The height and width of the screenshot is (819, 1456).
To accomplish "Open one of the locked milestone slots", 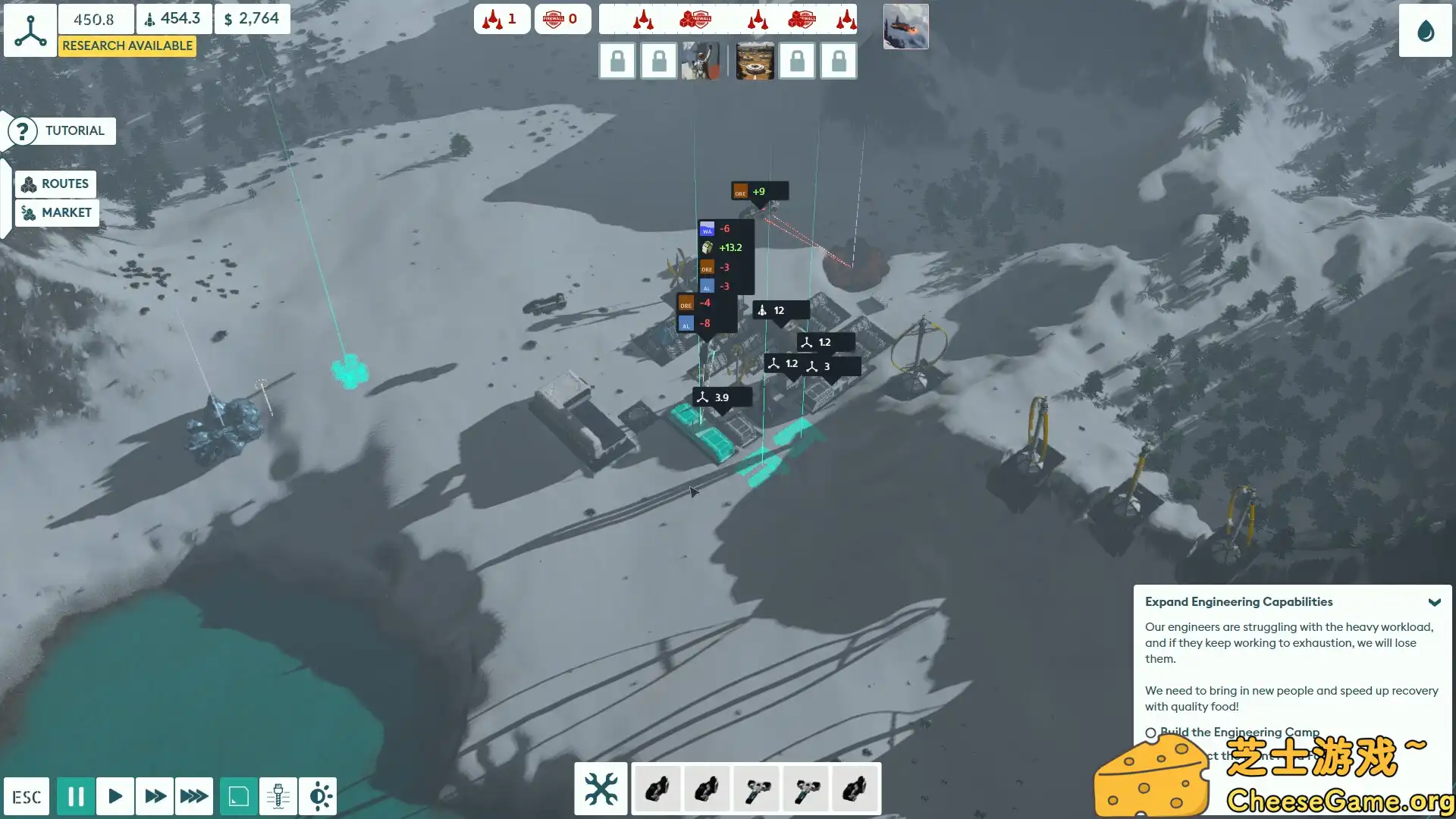I will tap(617, 61).
